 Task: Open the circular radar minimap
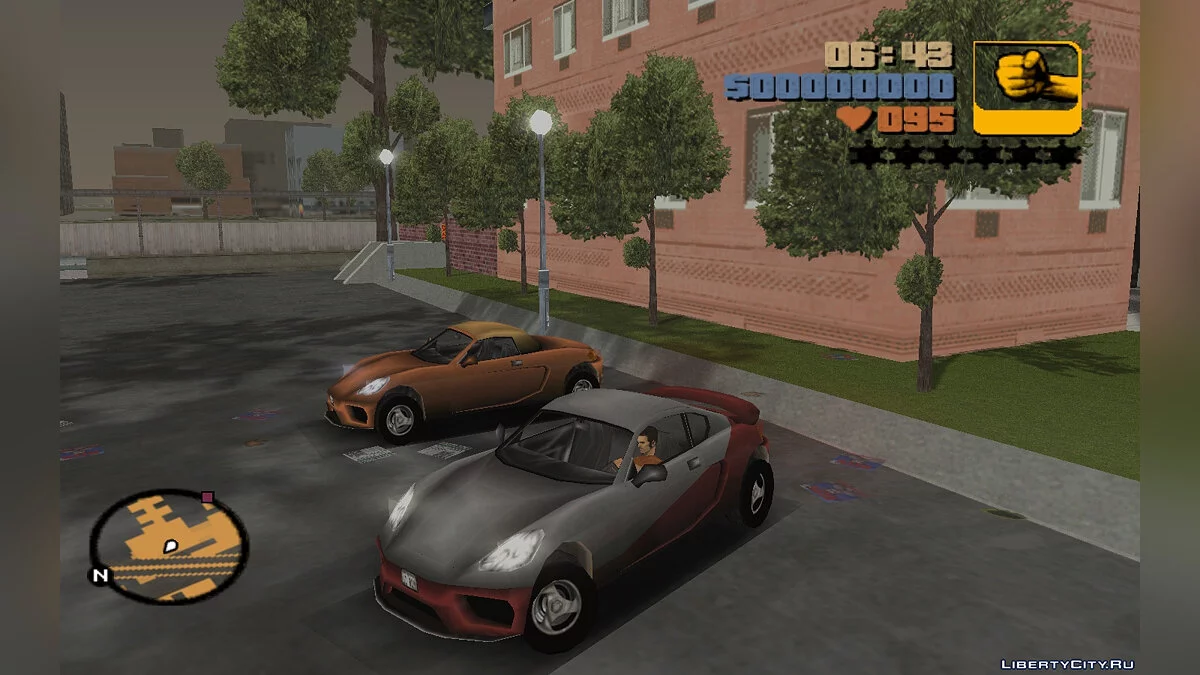(170, 546)
